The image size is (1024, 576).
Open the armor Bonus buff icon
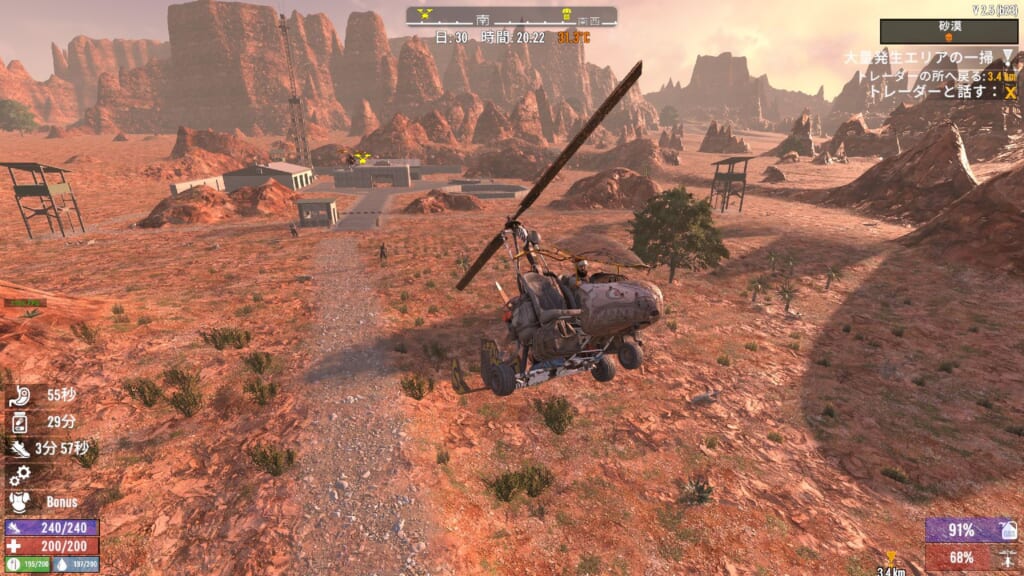click(x=18, y=501)
